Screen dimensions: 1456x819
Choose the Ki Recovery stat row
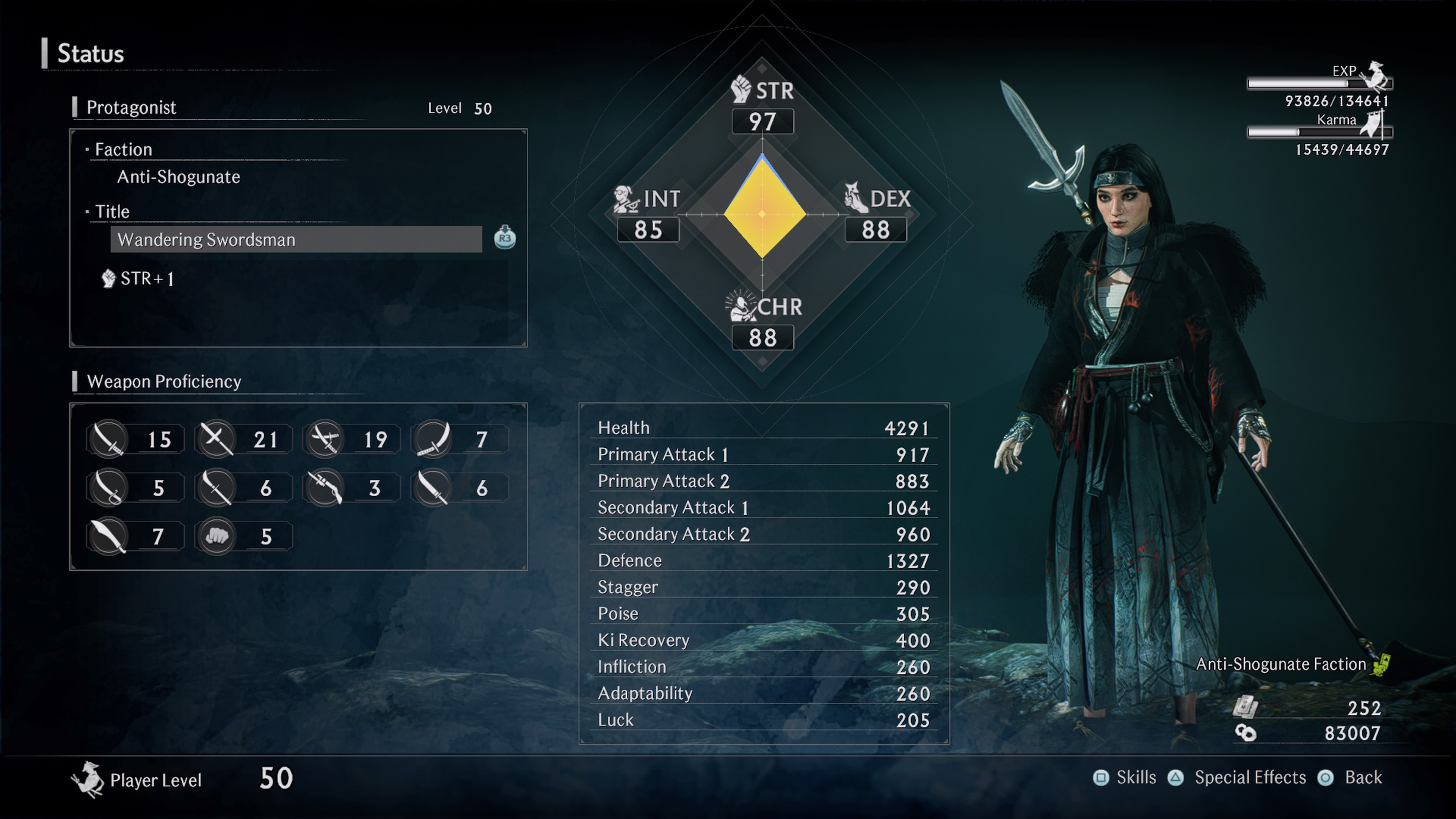(x=764, y=640)
